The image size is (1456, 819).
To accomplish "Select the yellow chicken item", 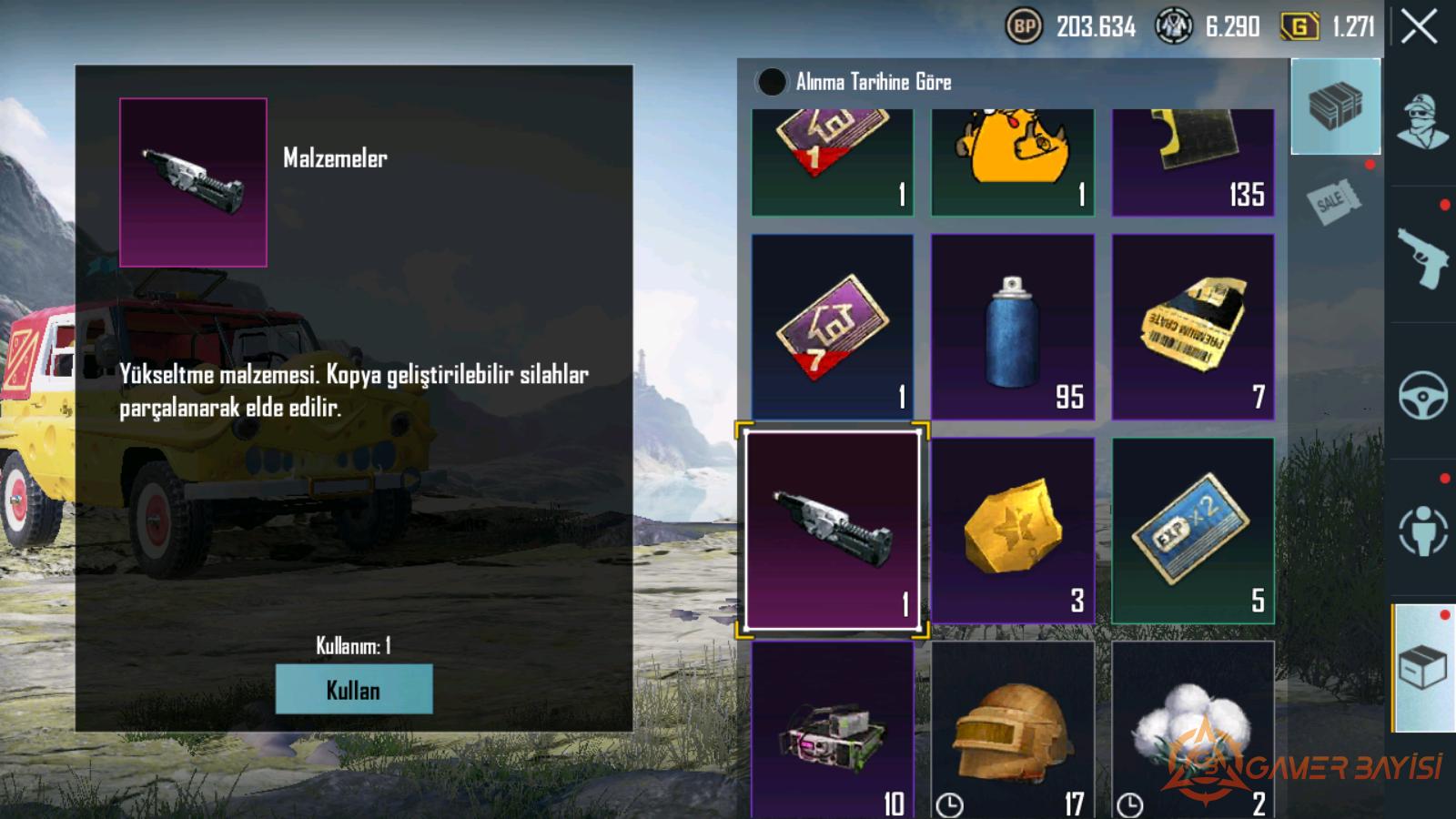I will [1012, 162].
